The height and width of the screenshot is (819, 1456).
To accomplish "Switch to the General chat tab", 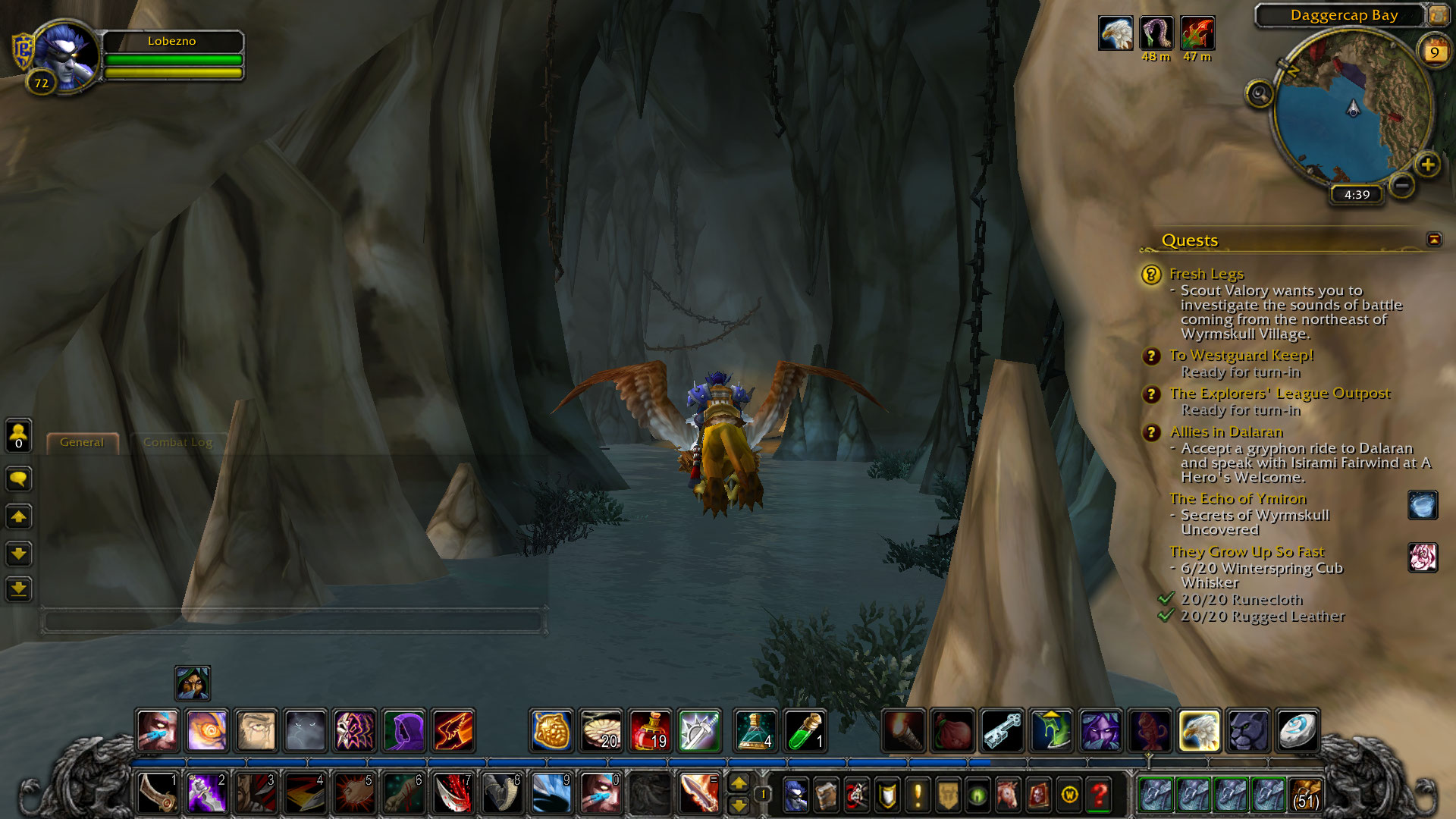I will tap(82, 442).
